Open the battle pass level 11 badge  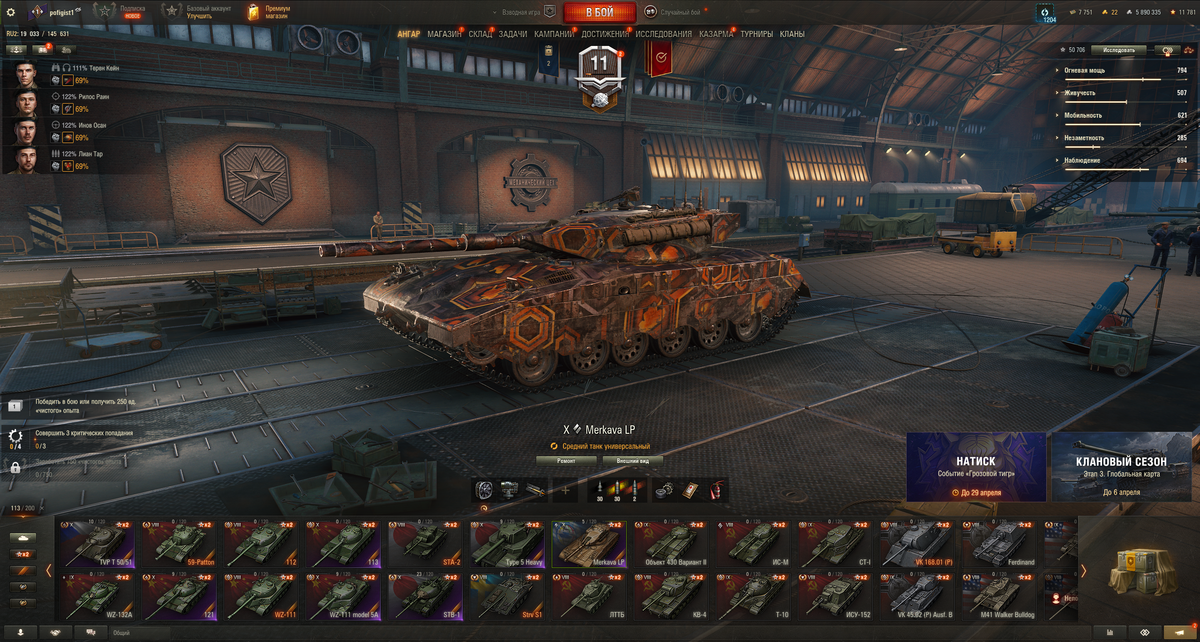[600, 75]
